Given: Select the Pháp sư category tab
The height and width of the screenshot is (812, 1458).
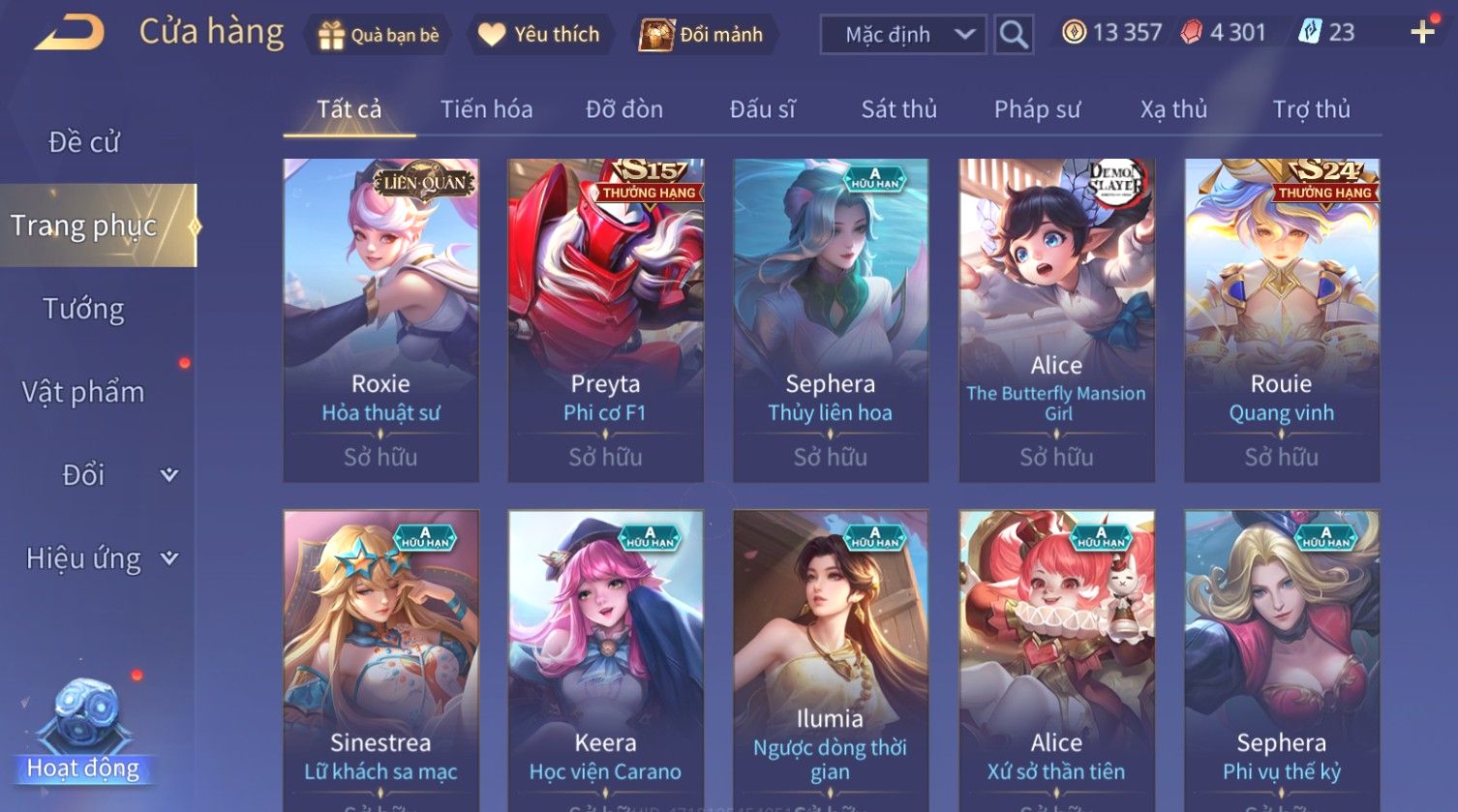Looking at the screenshot, I should click(x=1037, y=109).
